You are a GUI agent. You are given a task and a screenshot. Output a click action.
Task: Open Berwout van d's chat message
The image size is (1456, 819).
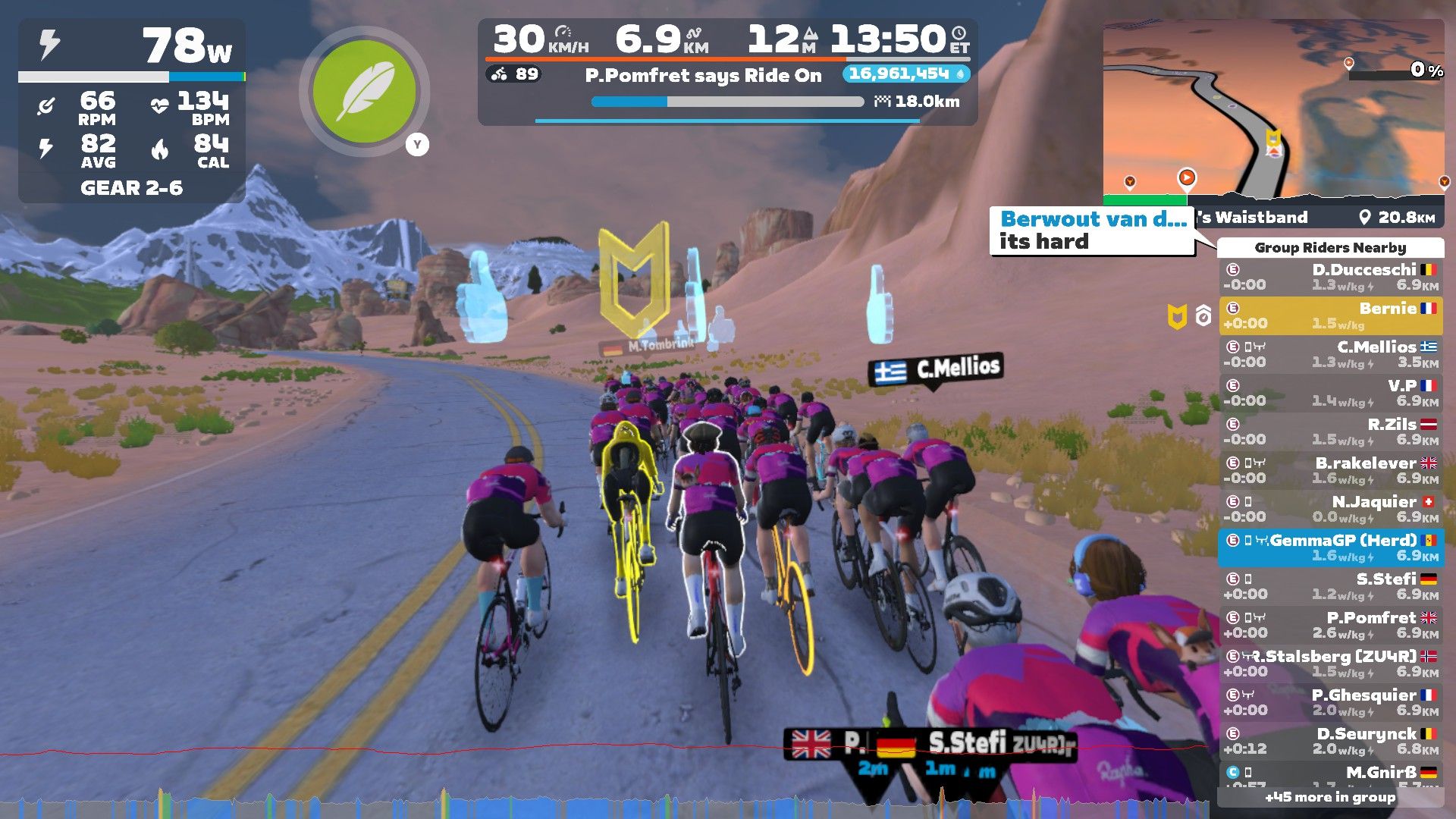tap(1092, 231)
